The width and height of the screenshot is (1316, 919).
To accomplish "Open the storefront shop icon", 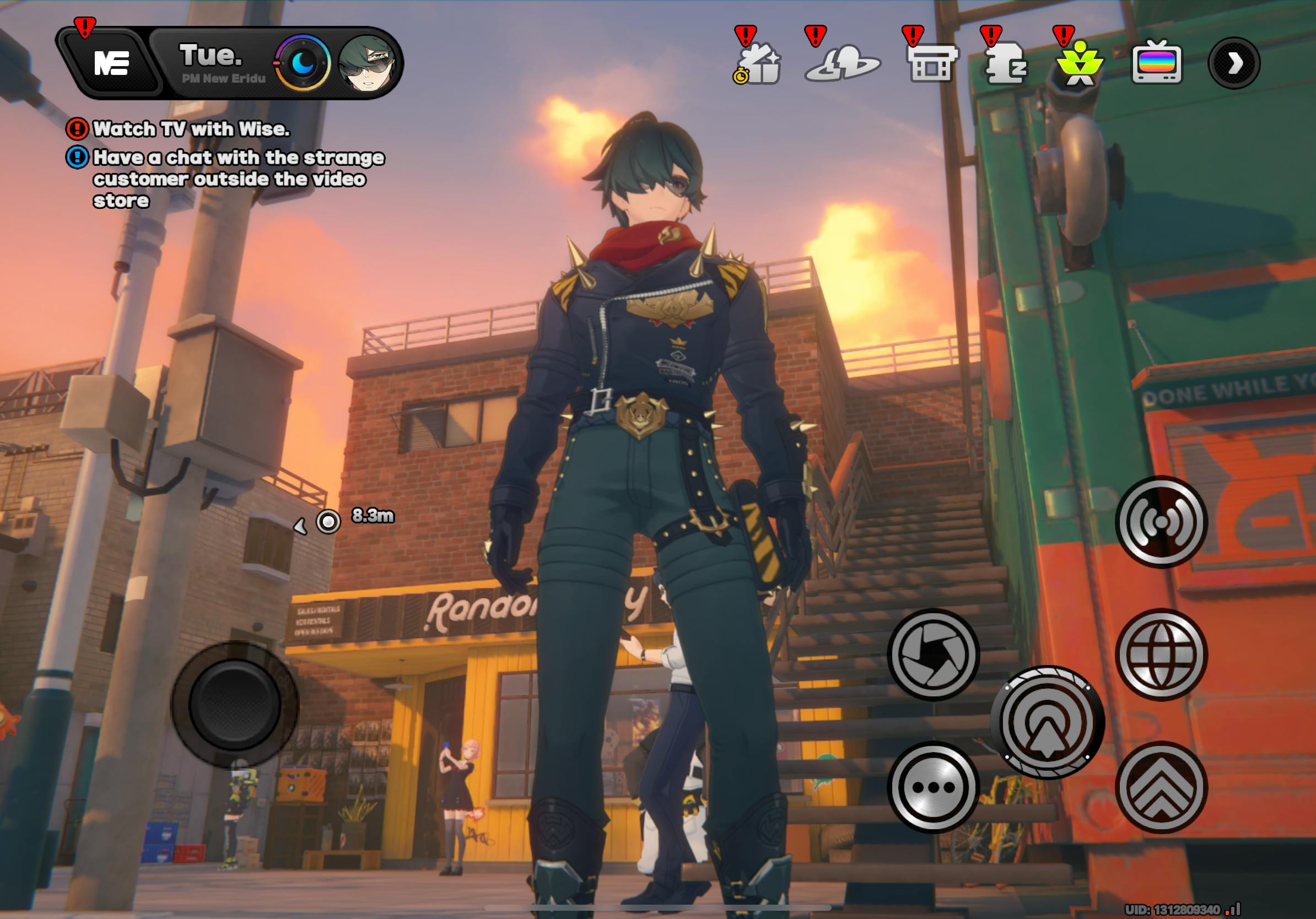I will tap(931, 64).
